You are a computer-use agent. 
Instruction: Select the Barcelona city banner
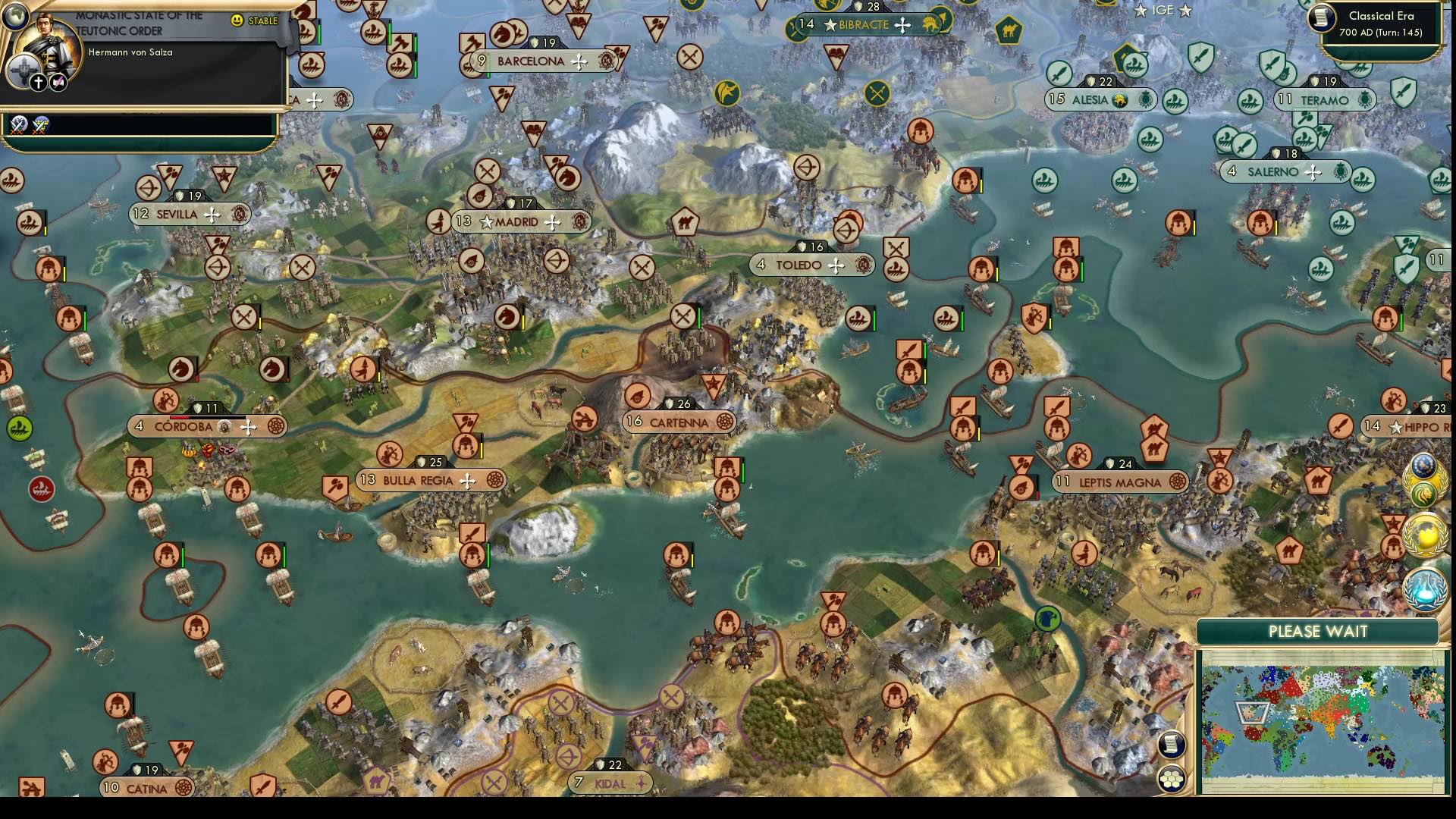coord(531,61)
